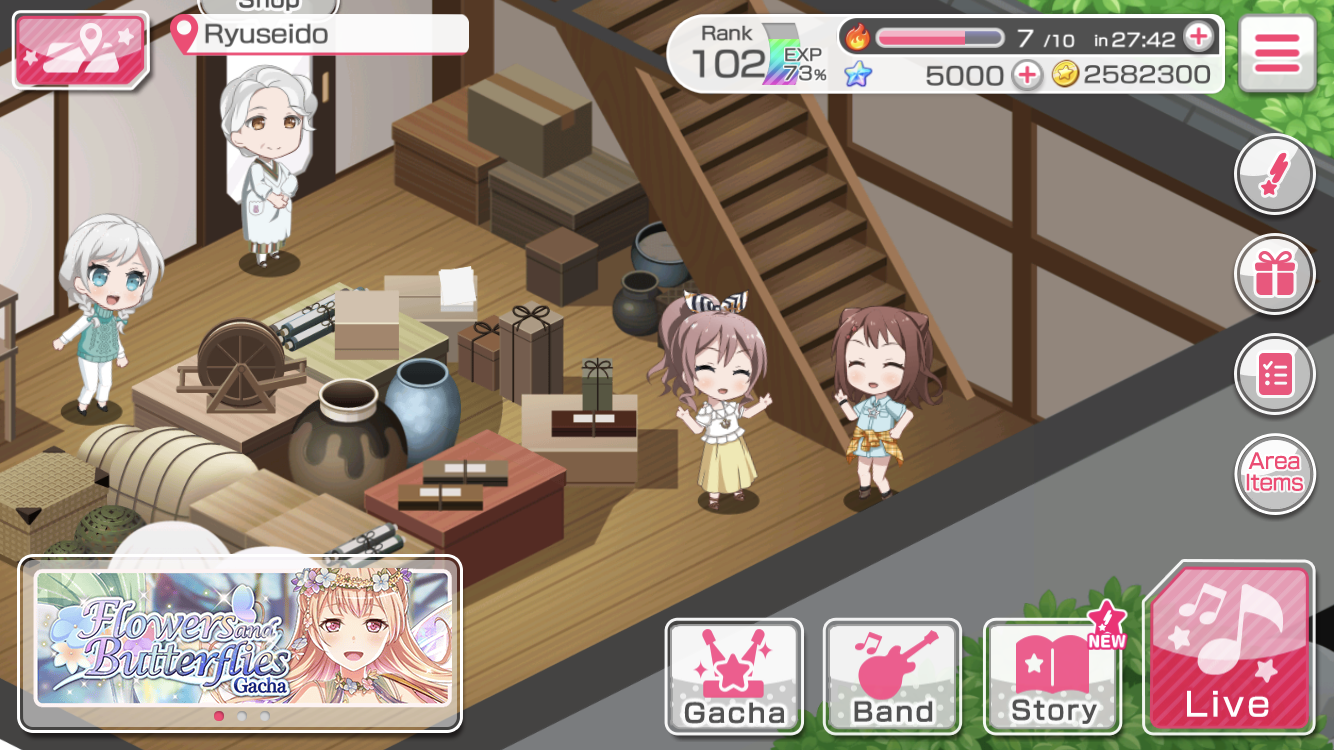Image resolution: width=1334 pixels, height=750 pixels.
Task: Open the gift box presents icon
Action: pos(1274,274)
